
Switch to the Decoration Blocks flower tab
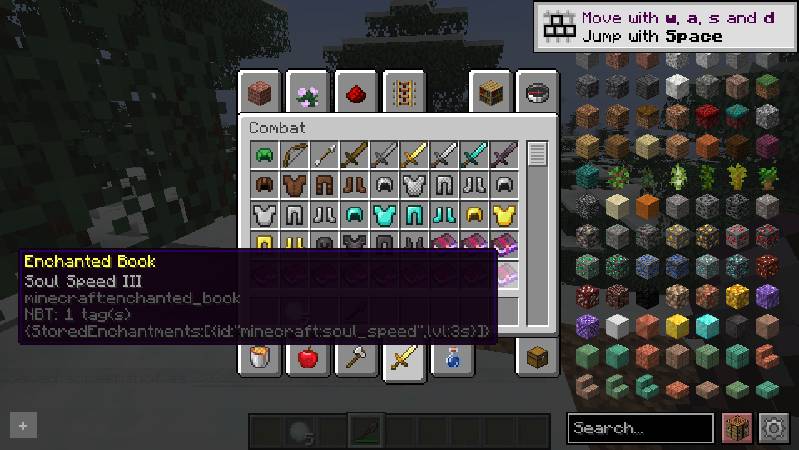point(309,94)
